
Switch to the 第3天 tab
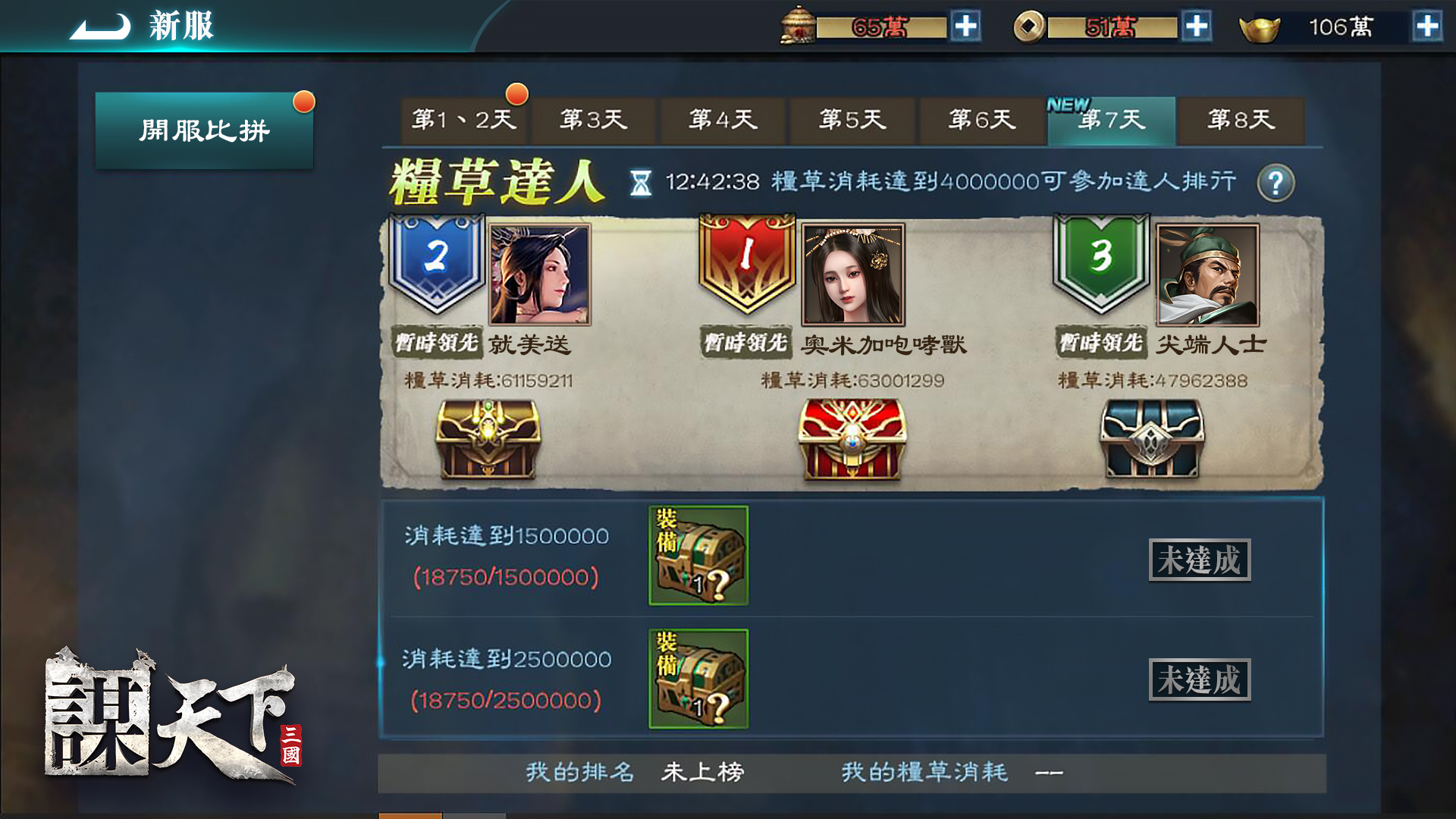coord(593,121)
